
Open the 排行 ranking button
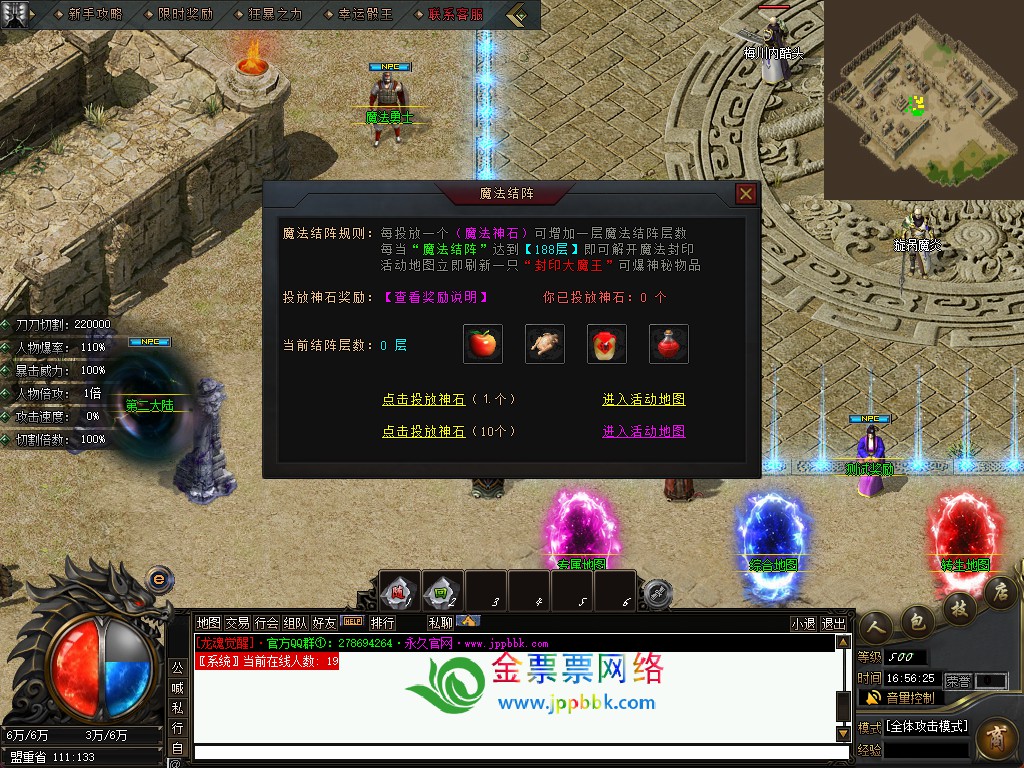(x=382, y=623)
